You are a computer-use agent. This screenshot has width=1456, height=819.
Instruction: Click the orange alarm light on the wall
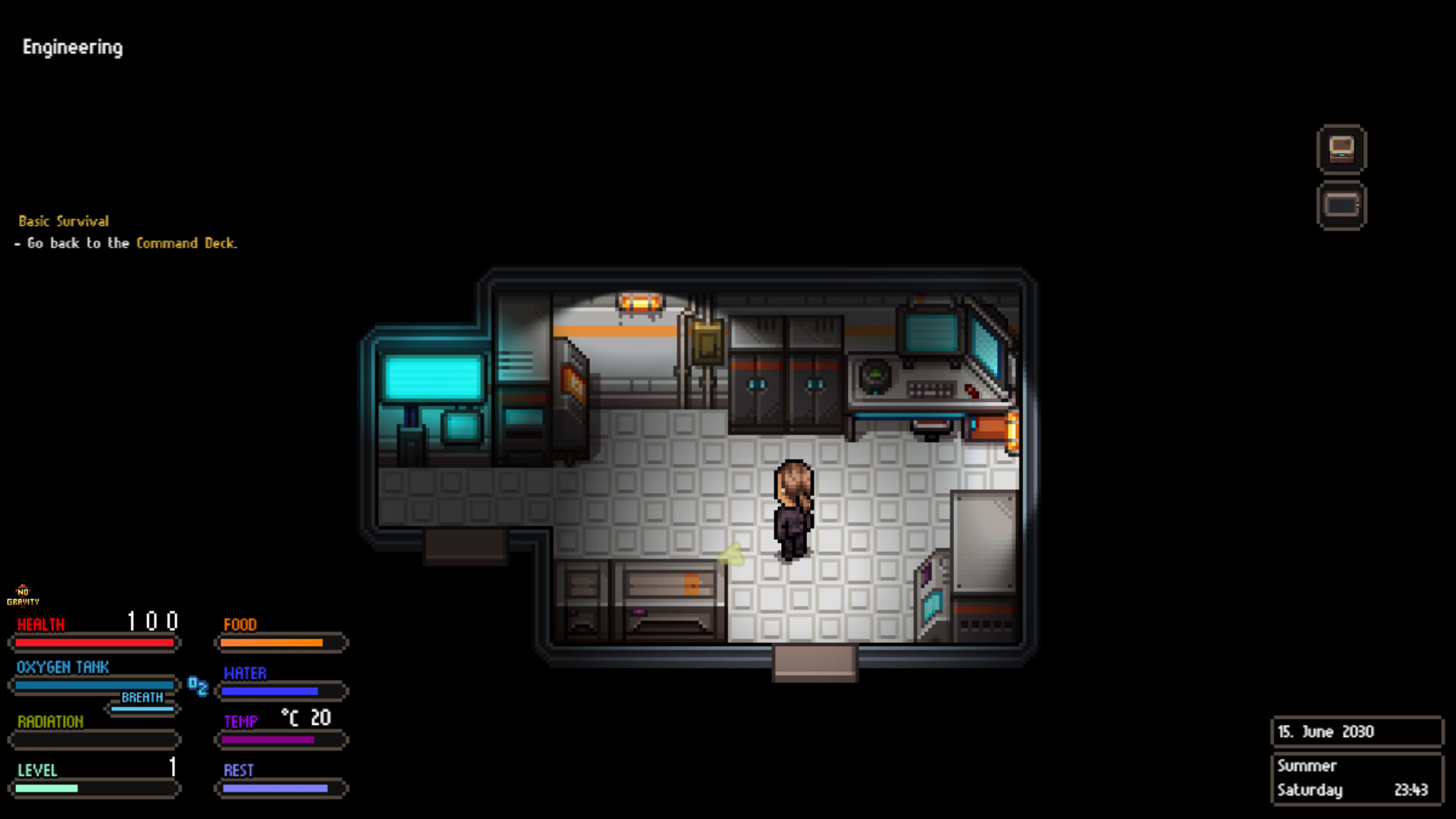pos(639,300)
